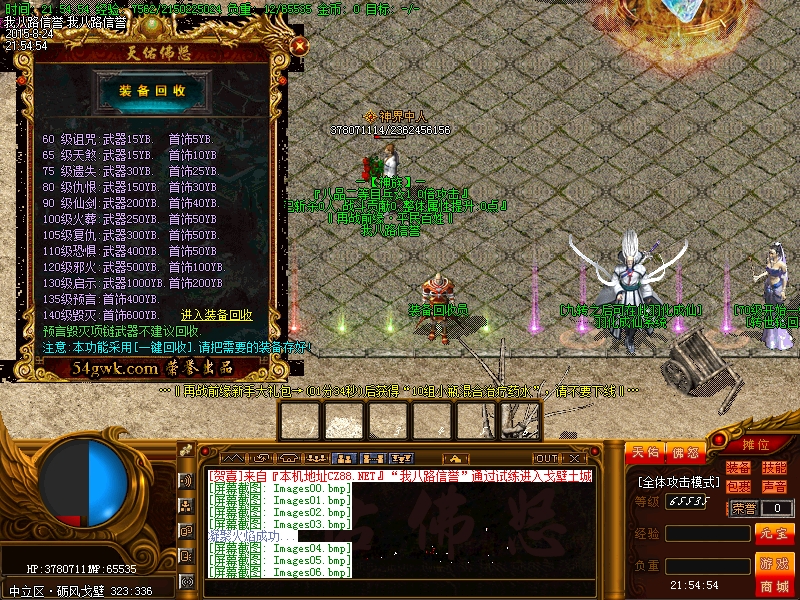This screenshot has height=600, width=800.
Task: Open the 摊位 stall button
Action: click(x=756, y=445)
